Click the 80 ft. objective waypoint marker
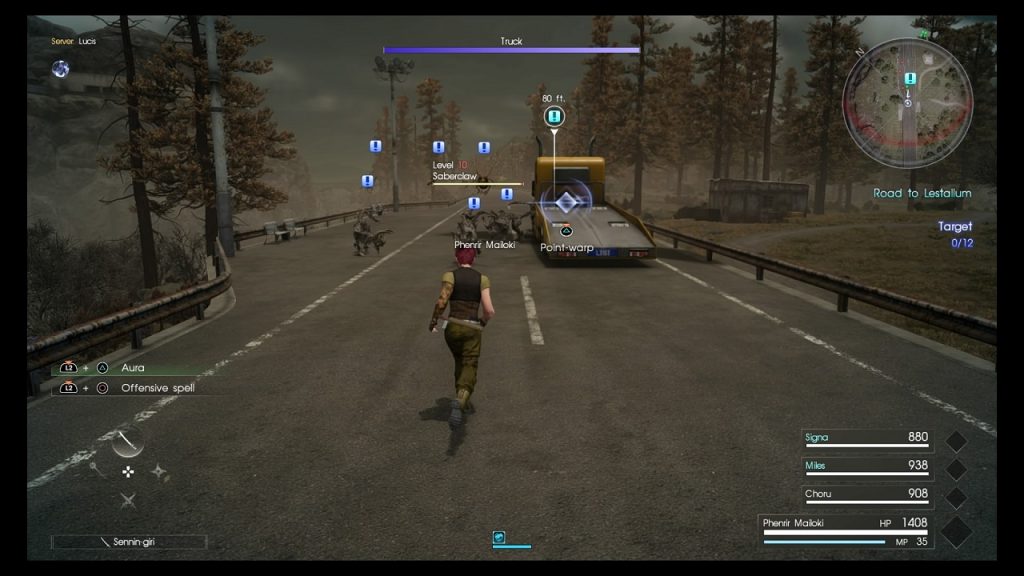 pyautogui.click(x=554, y=117)
